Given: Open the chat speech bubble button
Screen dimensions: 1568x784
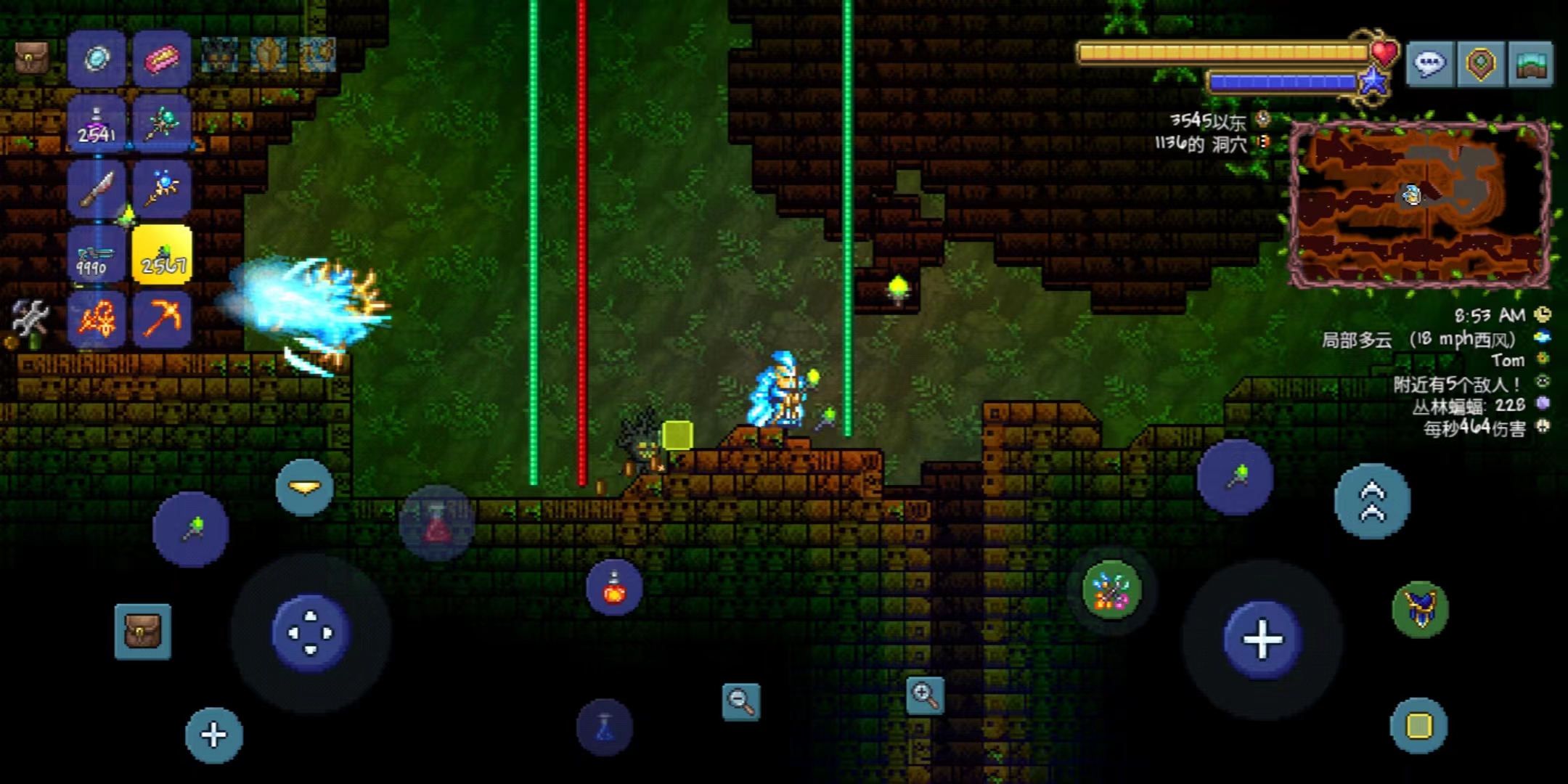Looking at the screenshot, I should pos(1429,65).
